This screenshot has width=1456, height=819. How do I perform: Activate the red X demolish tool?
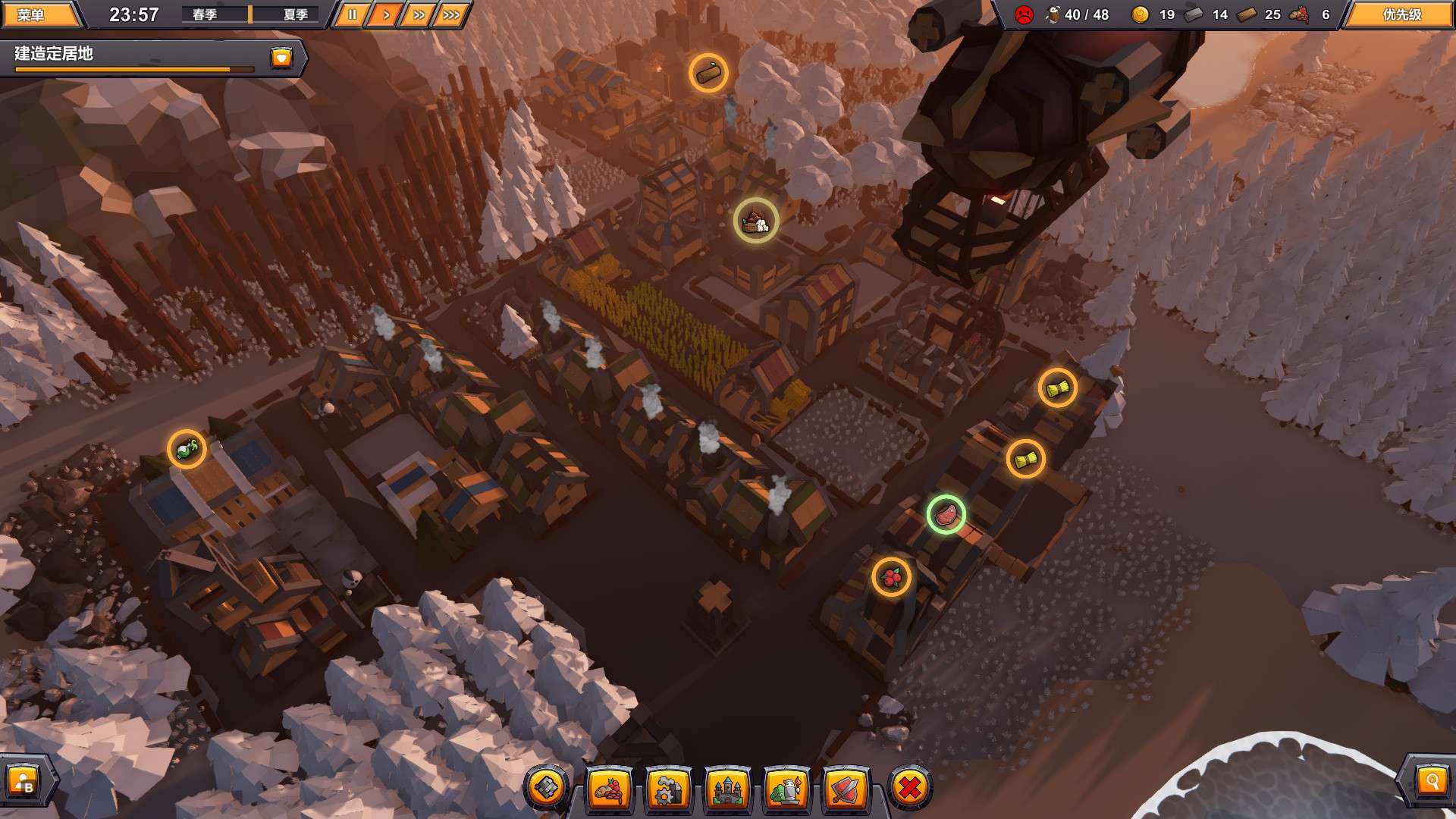(x=909, y=789)
